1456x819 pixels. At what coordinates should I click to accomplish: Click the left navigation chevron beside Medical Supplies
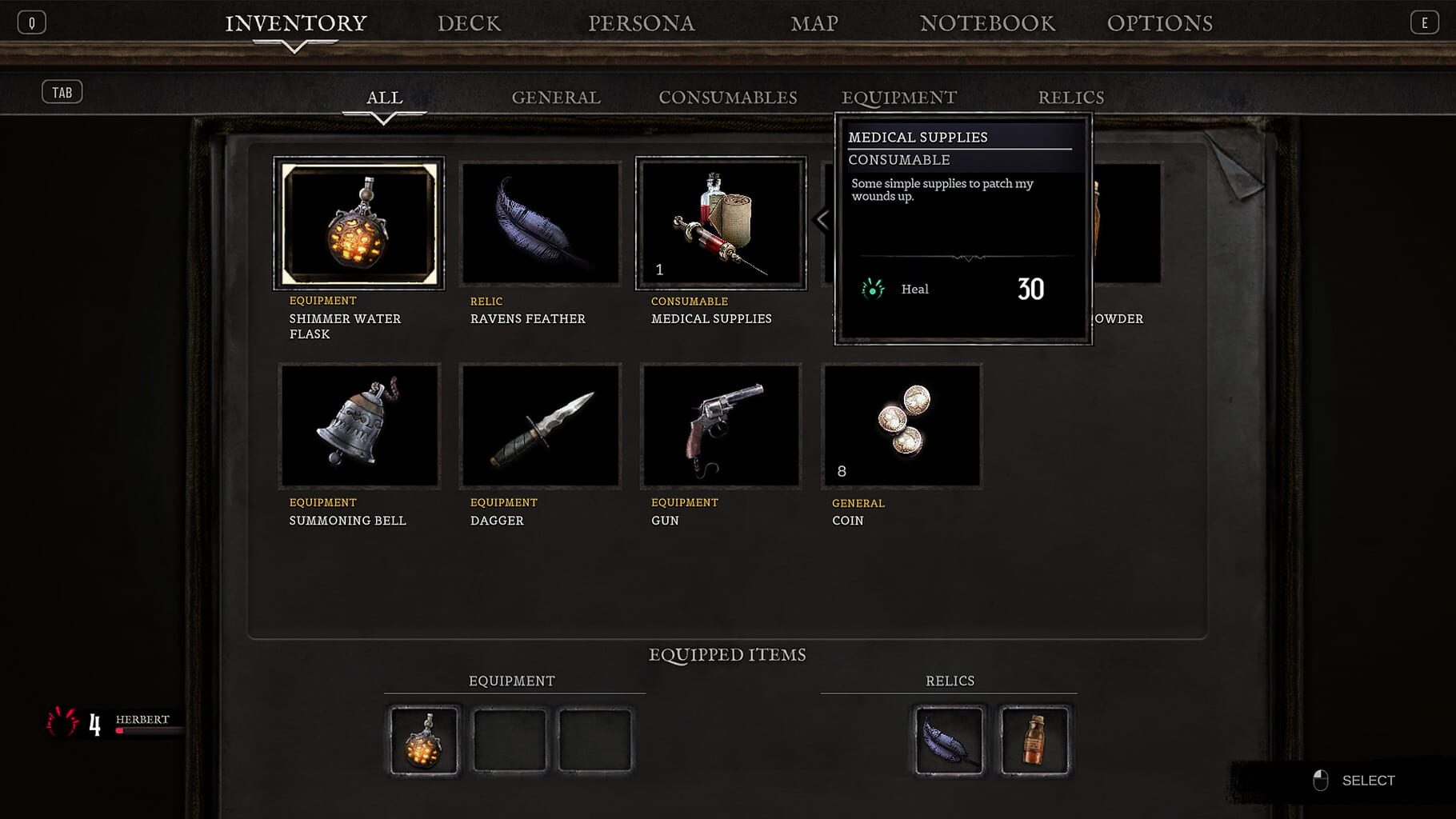[821, 218]
